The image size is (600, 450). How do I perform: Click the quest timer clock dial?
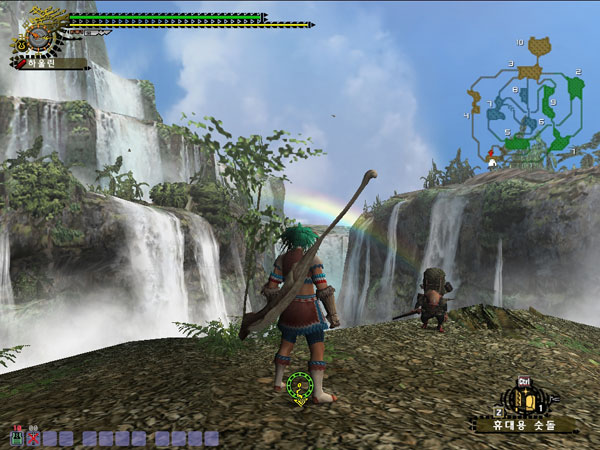pos(38,38)
